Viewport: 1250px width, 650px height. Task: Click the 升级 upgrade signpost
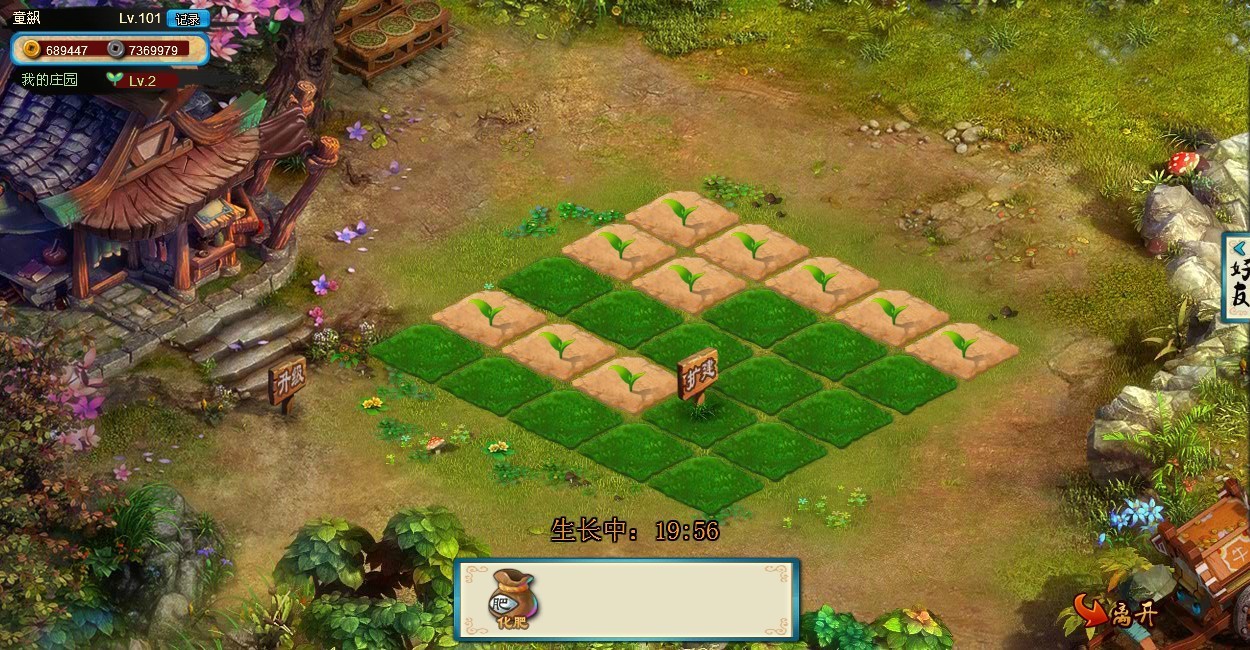tap(287, 379)
